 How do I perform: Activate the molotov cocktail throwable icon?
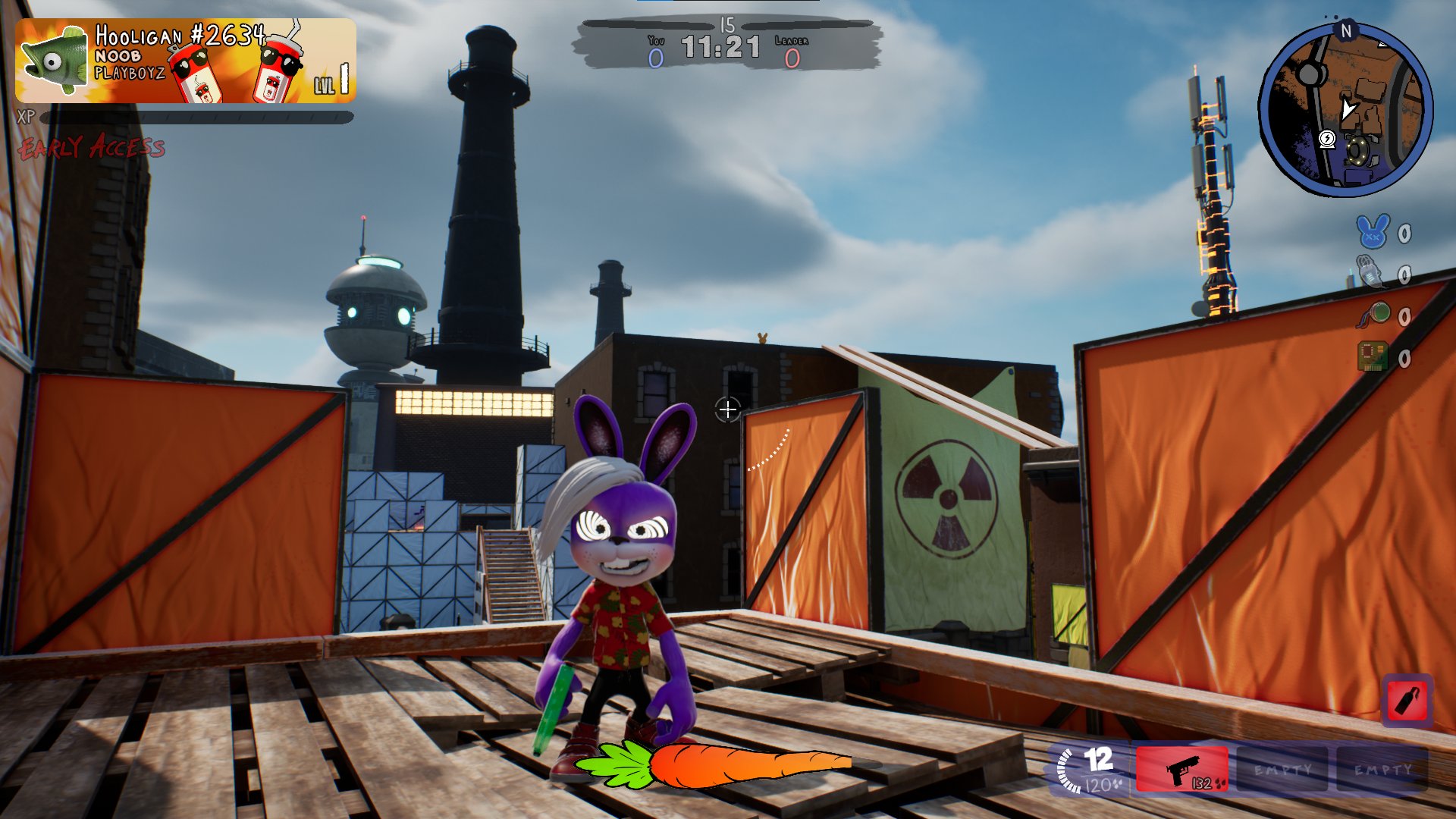[1407, 701]
